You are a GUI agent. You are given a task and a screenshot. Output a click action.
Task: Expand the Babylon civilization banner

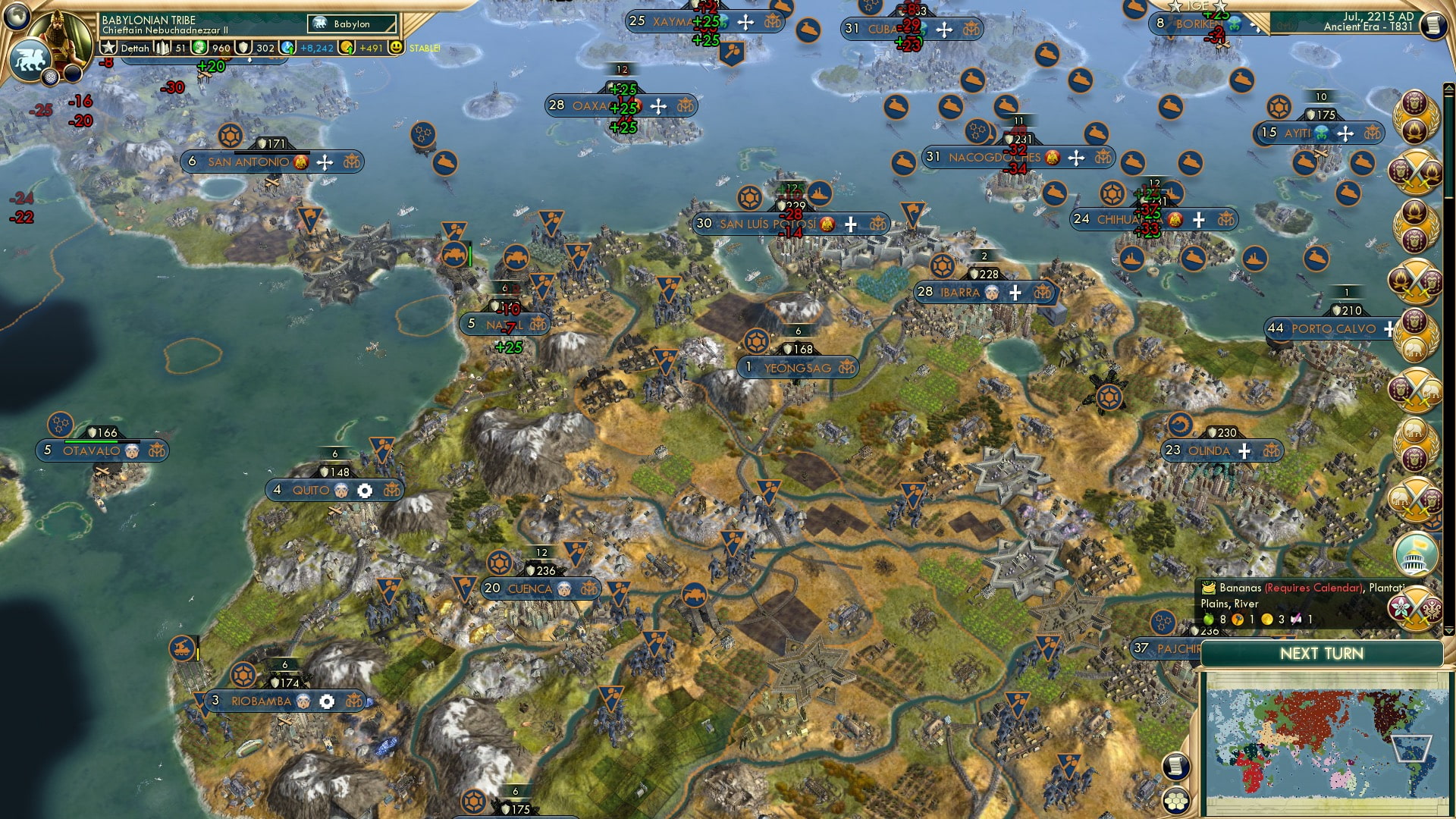pyautogui.click(x=352, y=24)
